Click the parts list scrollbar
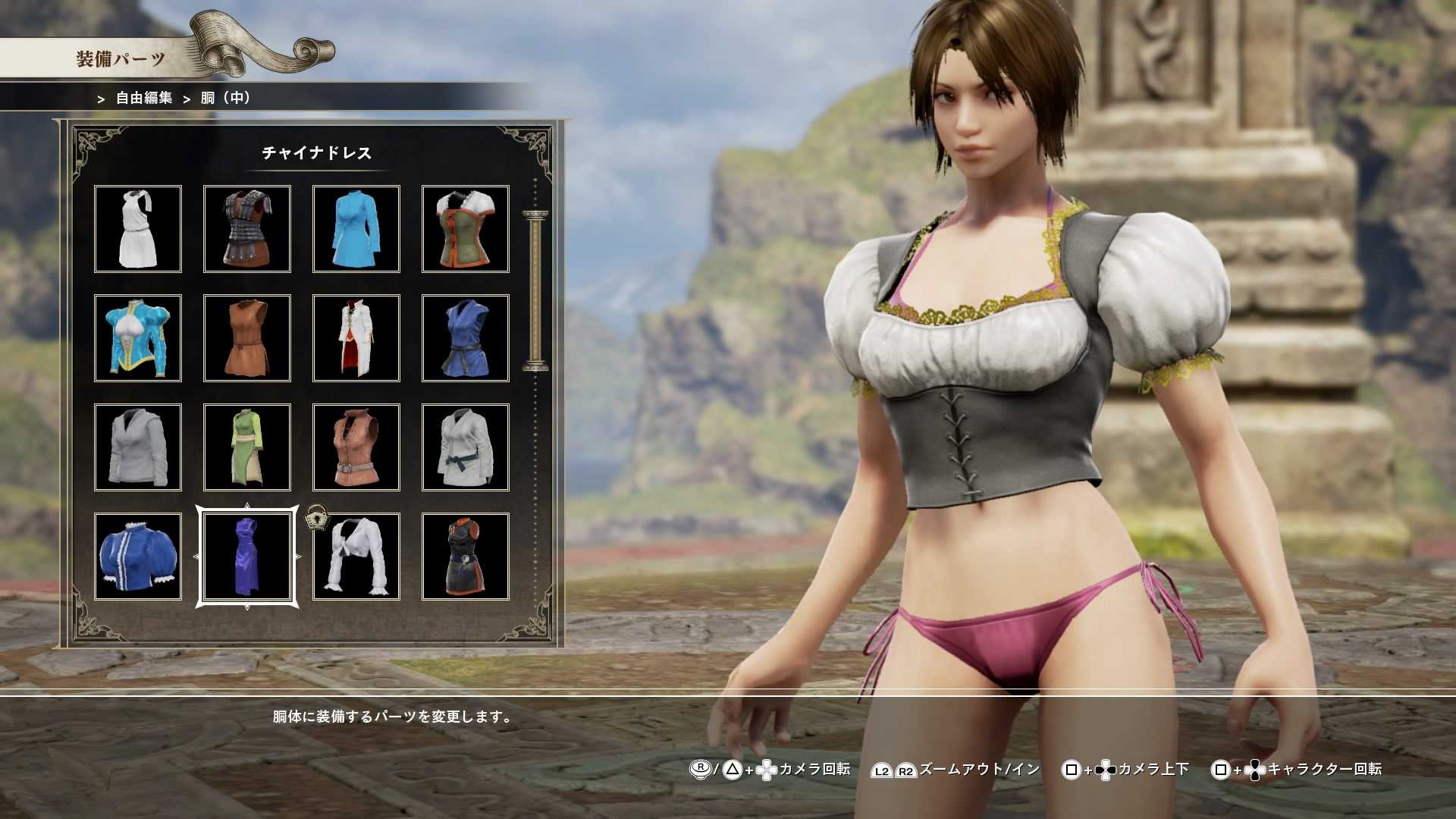 (x=535, y=292)
